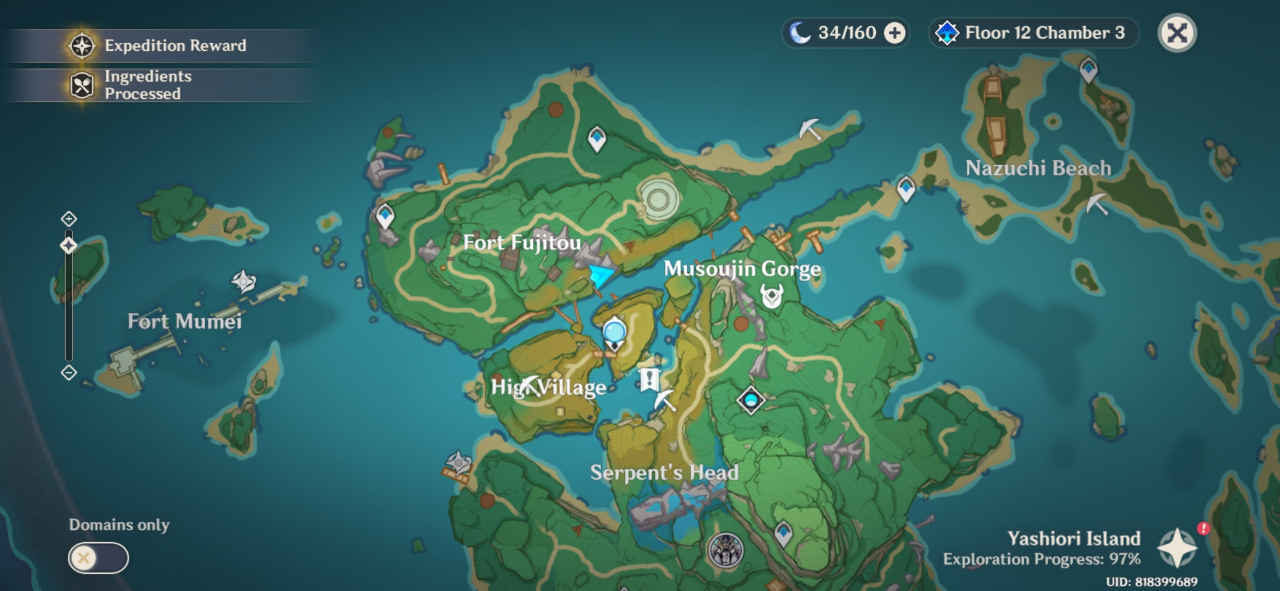Image resolution: width=1280 pixels, height=591 pixels.
Task: Select the pickaxe marker on the northern peninsula
Action: pos(811,129)
